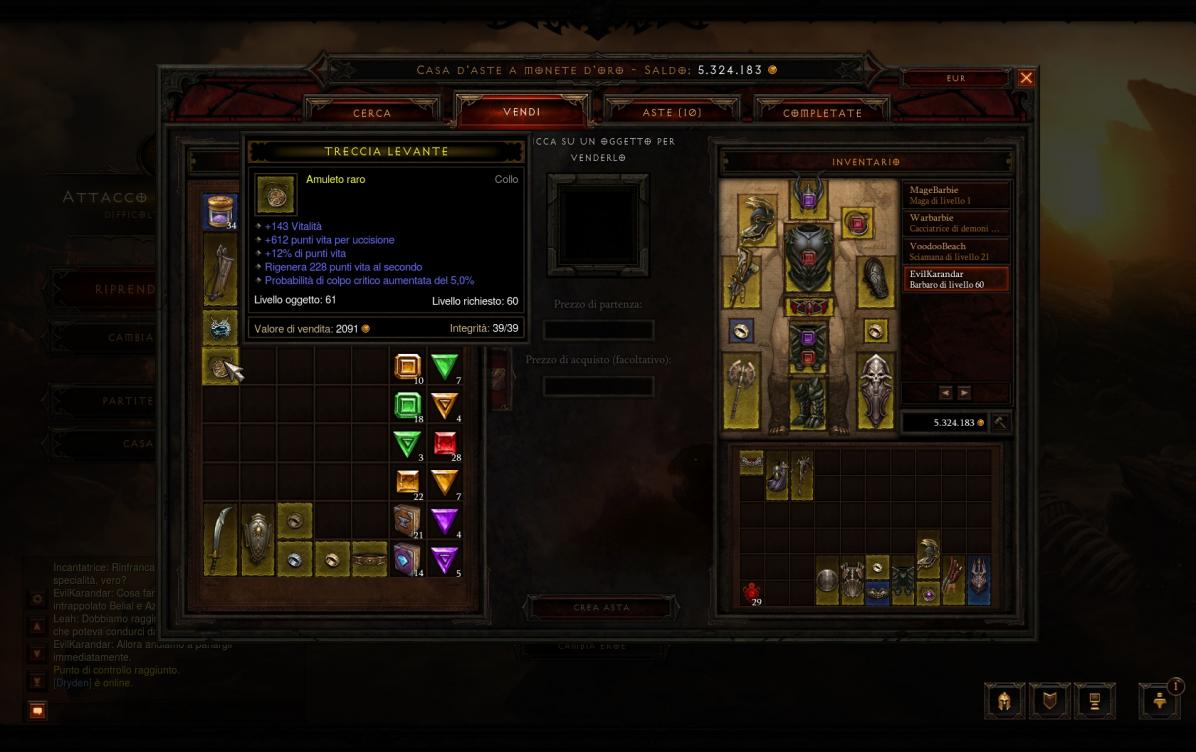Click the Prezzo di acquisto buyout field
The image size is (1196, 752).
click(598, 386)
